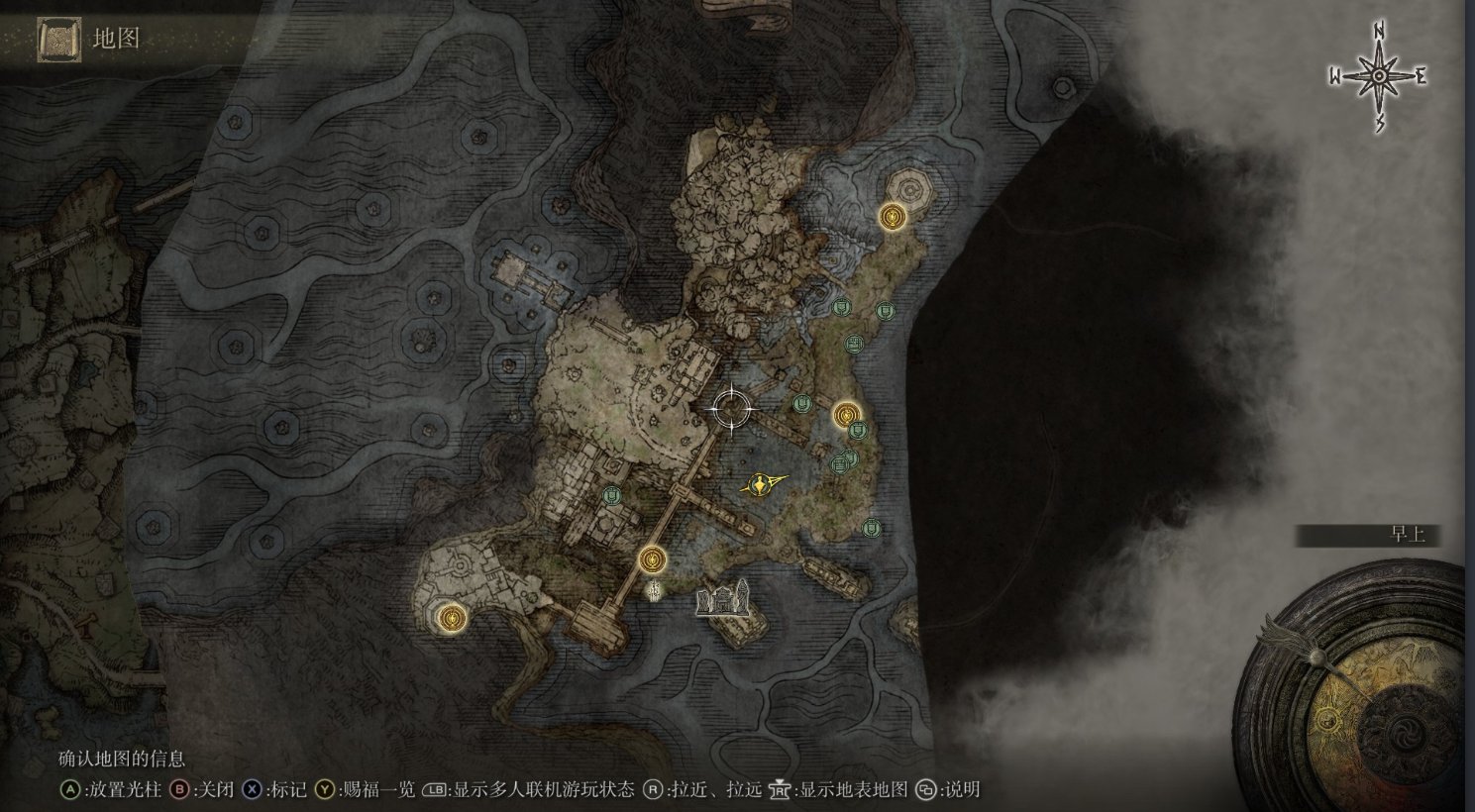Click the map scroll icon beside 地图
The height and width of the screenshot is (812, 1475).
(58, 40)
